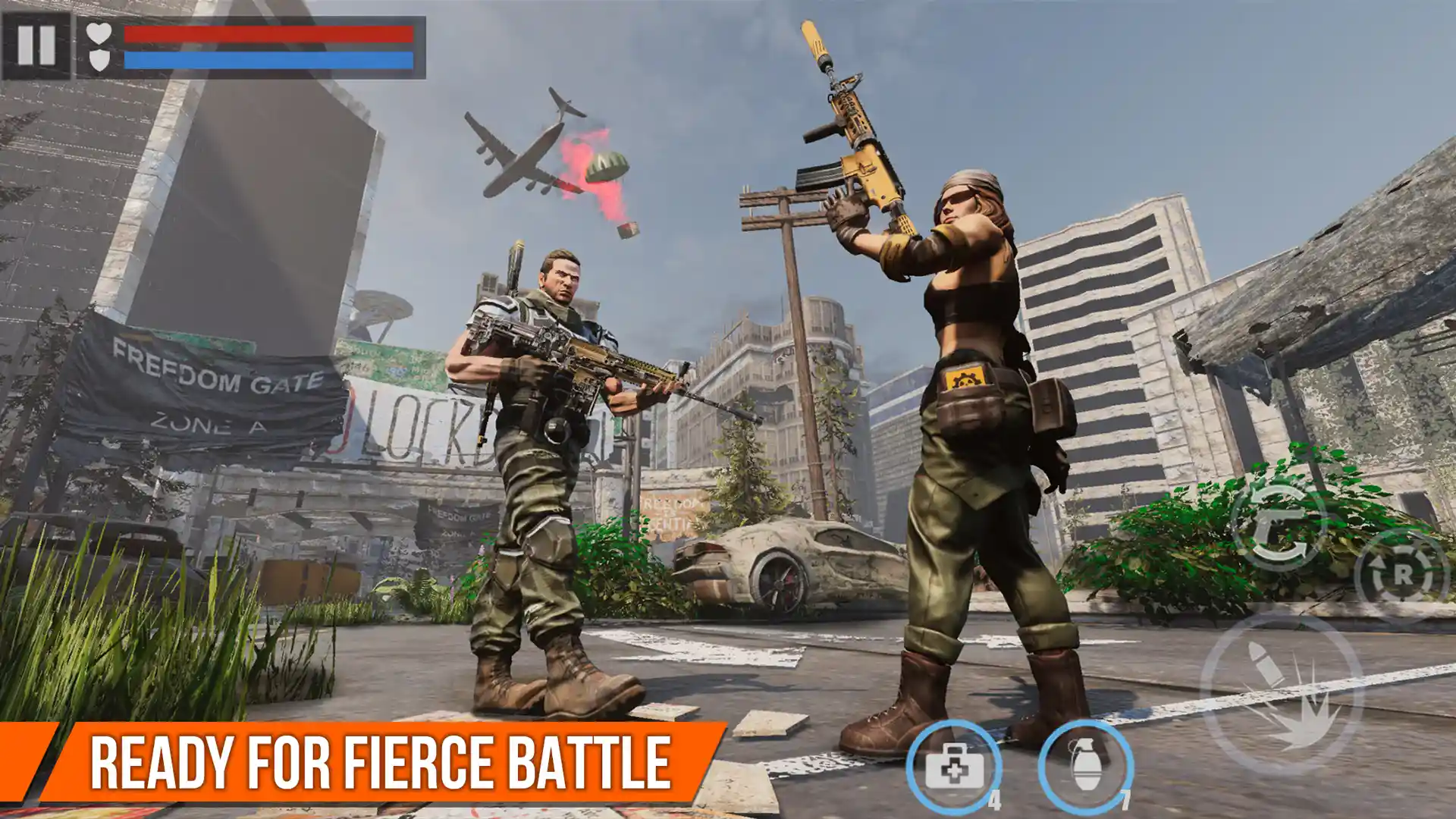Pause the game

click(36, 45)
